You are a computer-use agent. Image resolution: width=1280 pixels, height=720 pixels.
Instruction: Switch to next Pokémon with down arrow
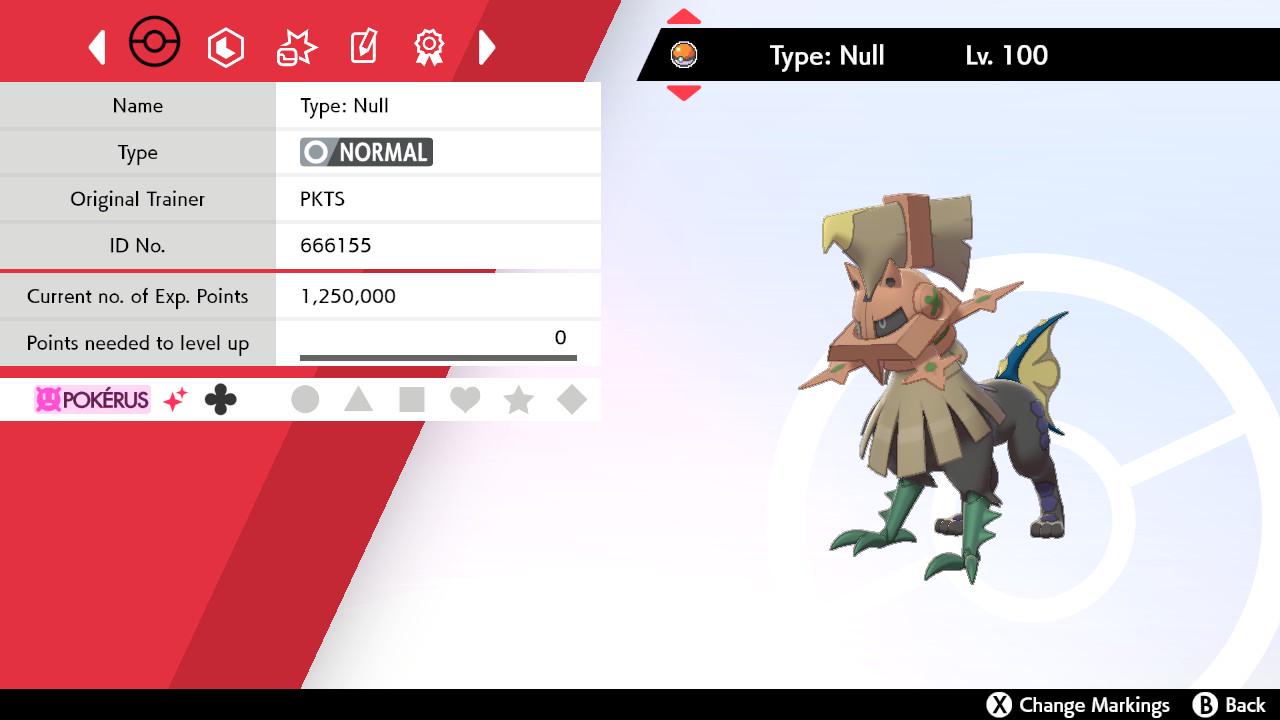tap(684, 93)
